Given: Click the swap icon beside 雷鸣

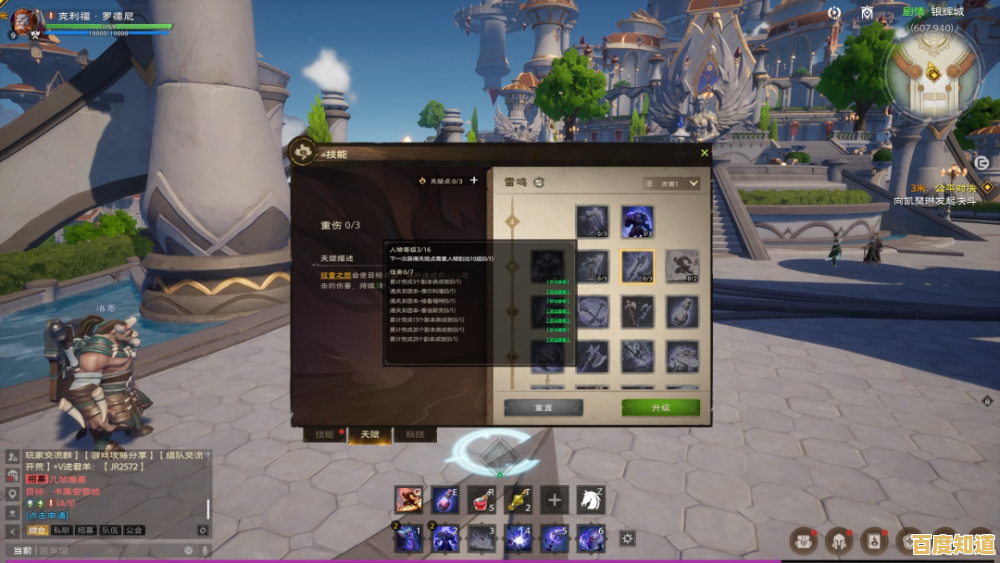Looking at the screenshot, I should [538, 183].
